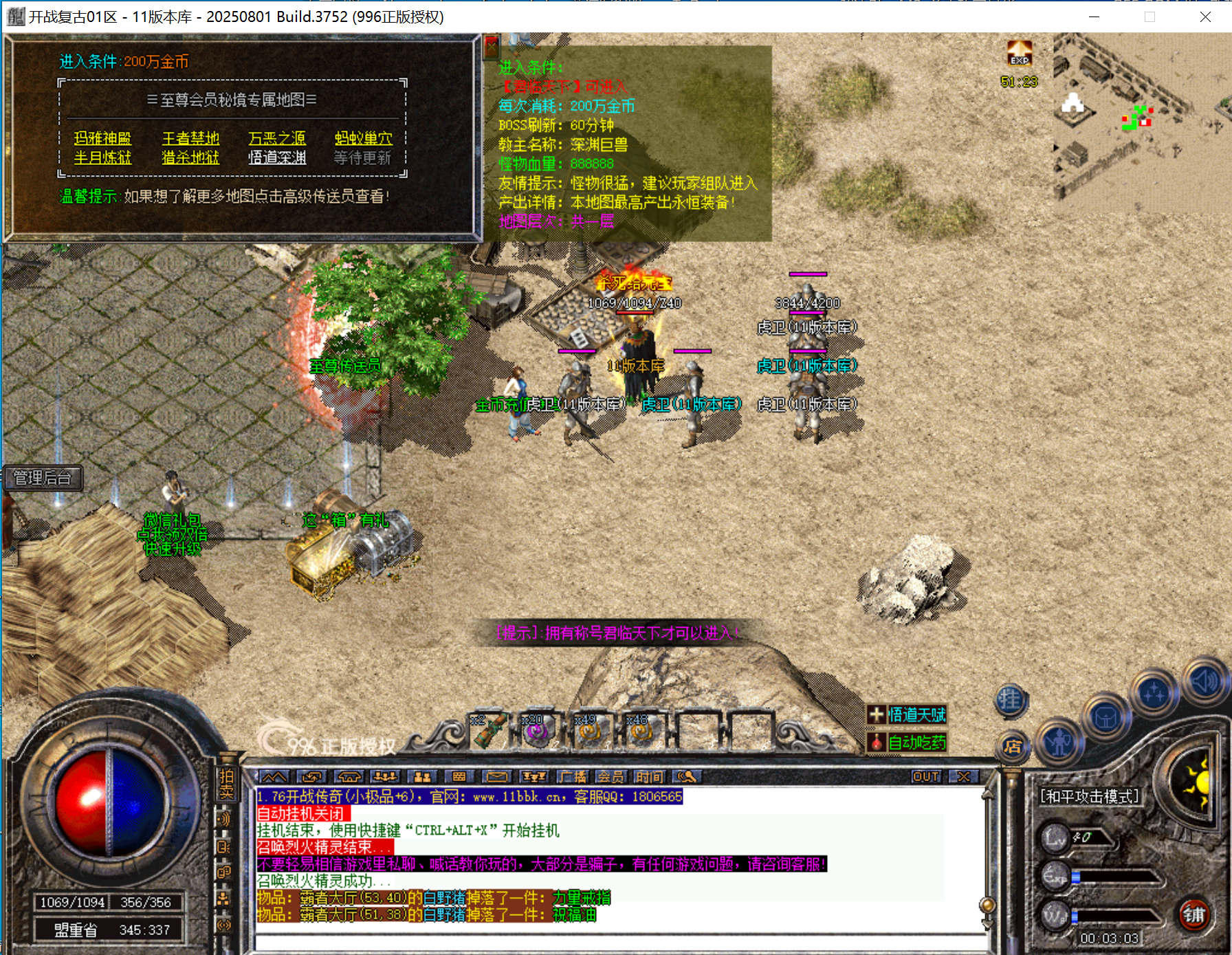Open the character equipment icon

[1059, 741]
